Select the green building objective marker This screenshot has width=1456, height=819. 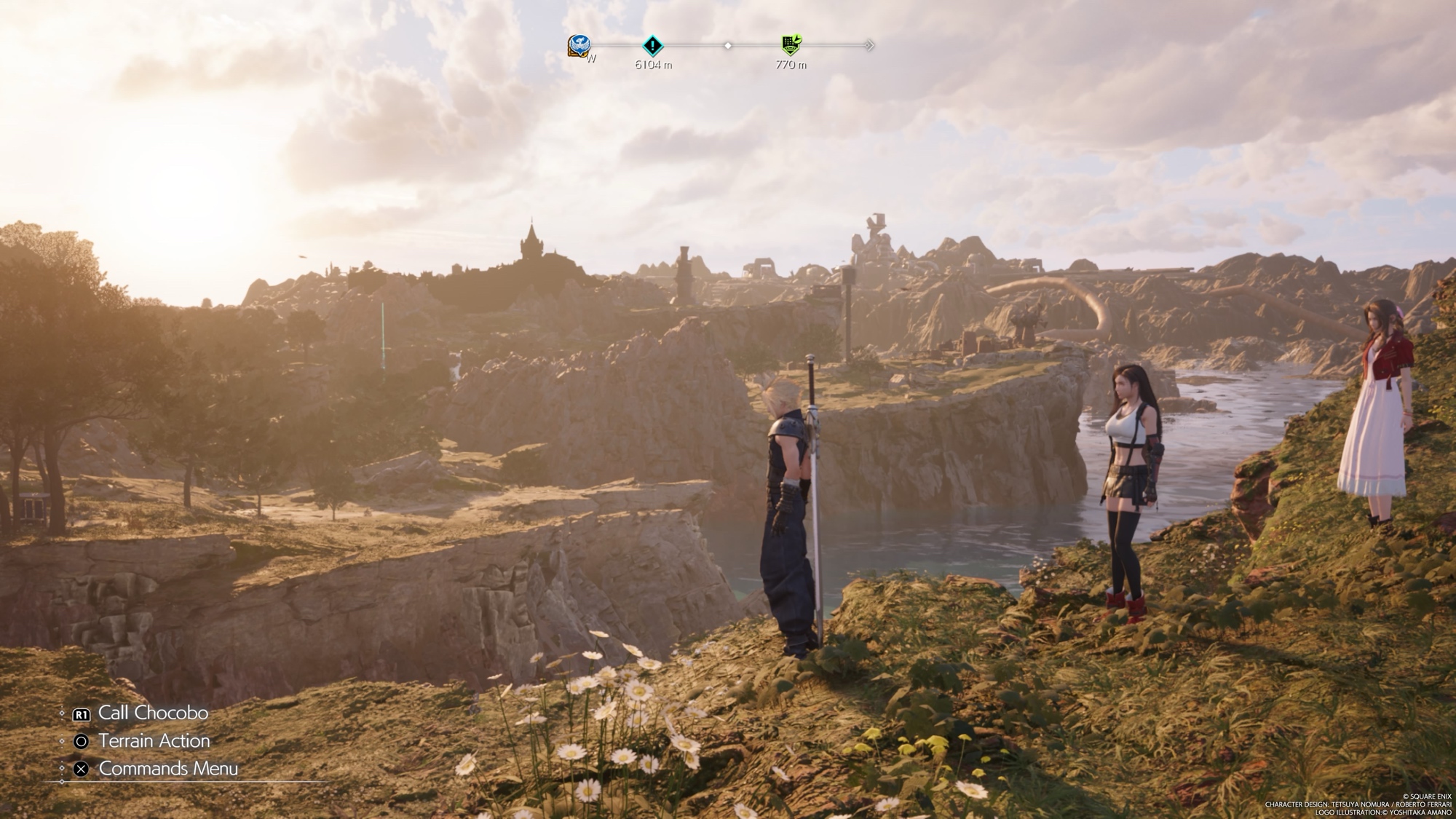coord(791,45)
